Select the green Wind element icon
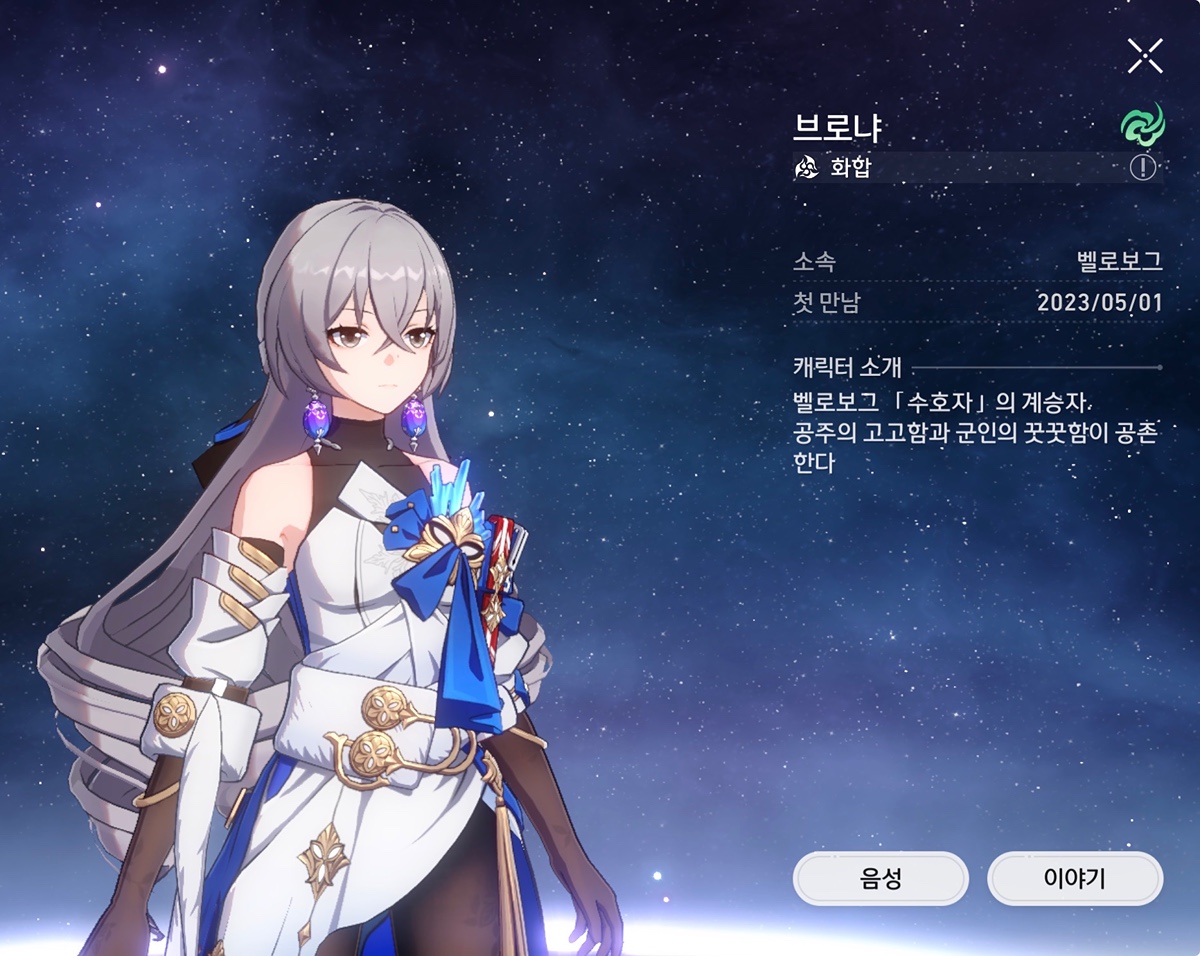Image resolution: width=1200 pixels, height=956 pixels. (x=1142, y=124)
